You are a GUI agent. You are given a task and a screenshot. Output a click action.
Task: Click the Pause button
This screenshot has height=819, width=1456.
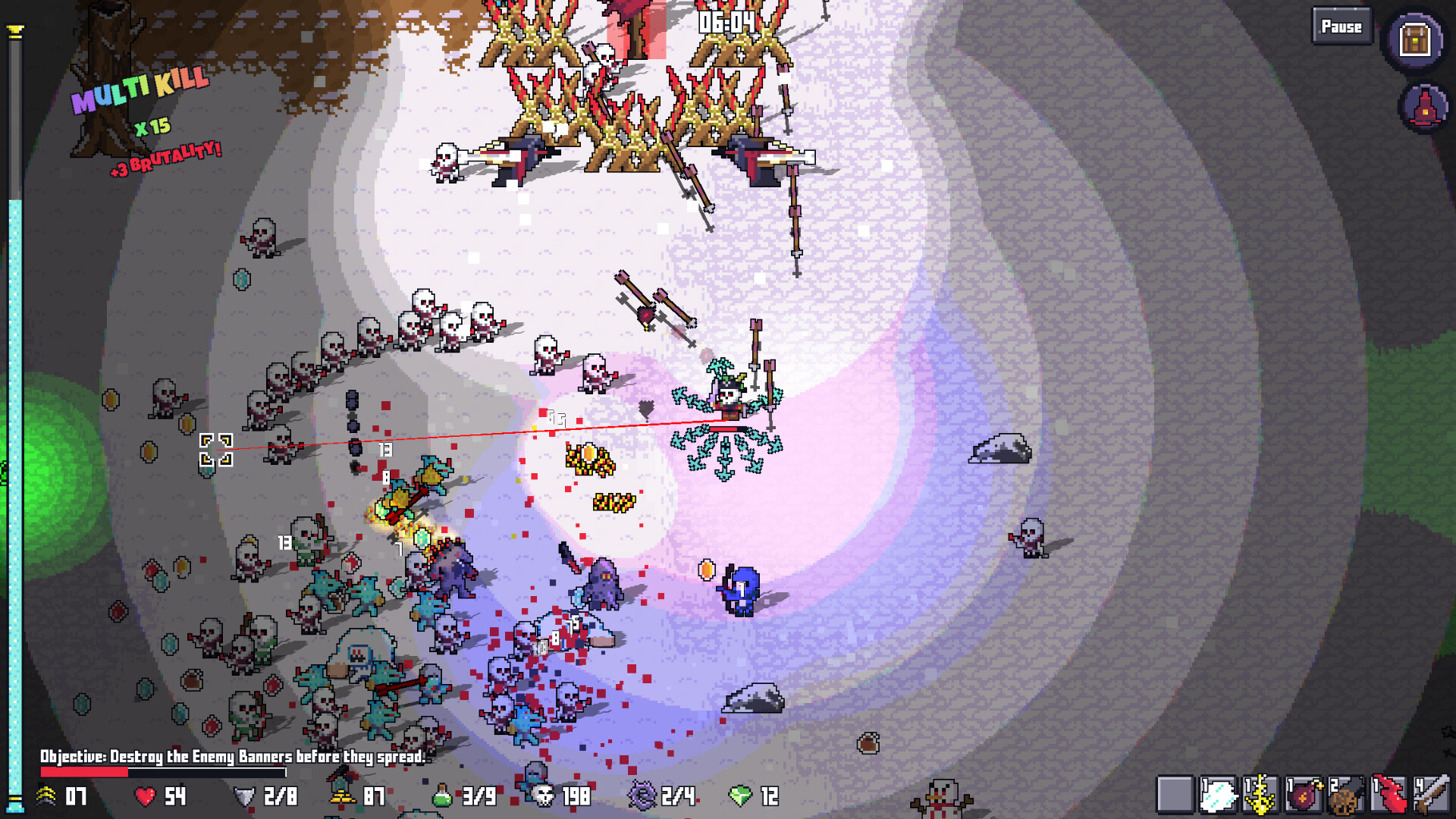pyautogui.click(x=1340, y=27)
